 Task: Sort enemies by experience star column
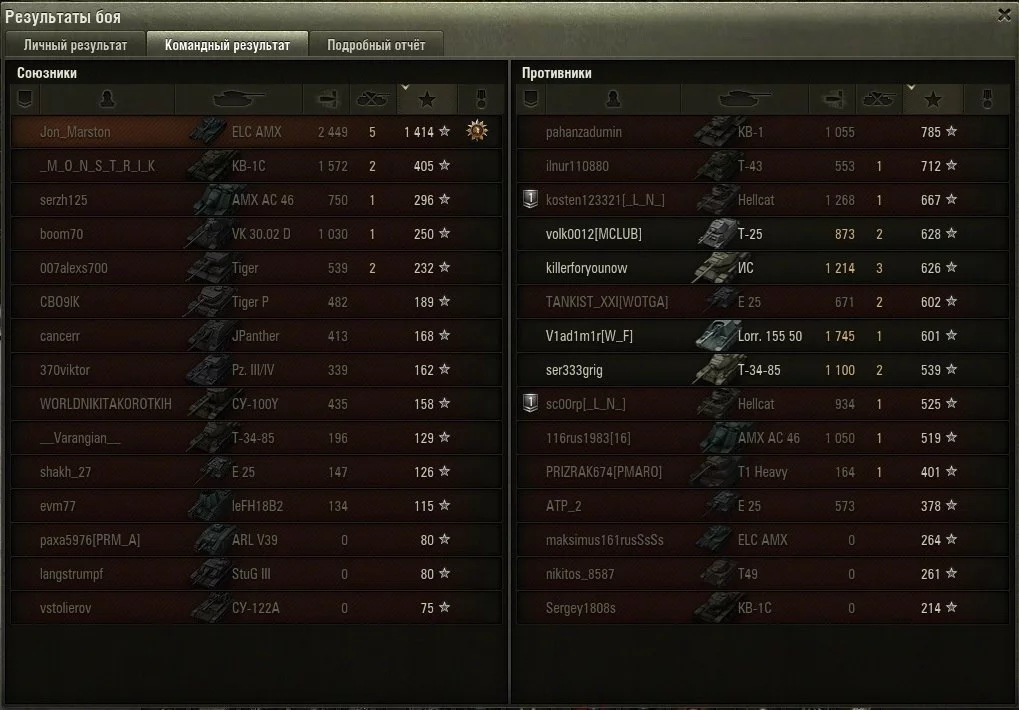(933, 99)
